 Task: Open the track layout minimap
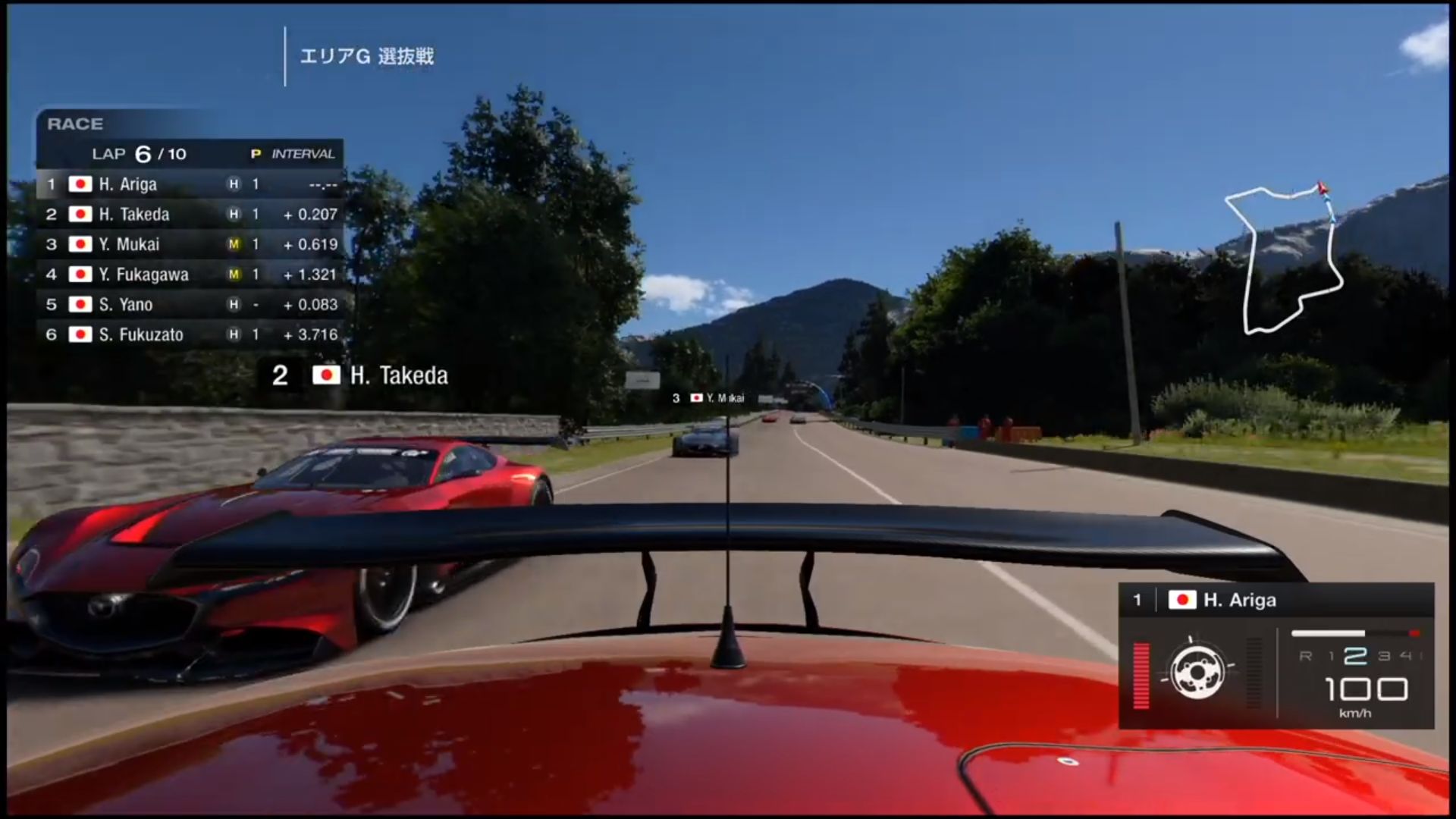(x=1285, y=259)
